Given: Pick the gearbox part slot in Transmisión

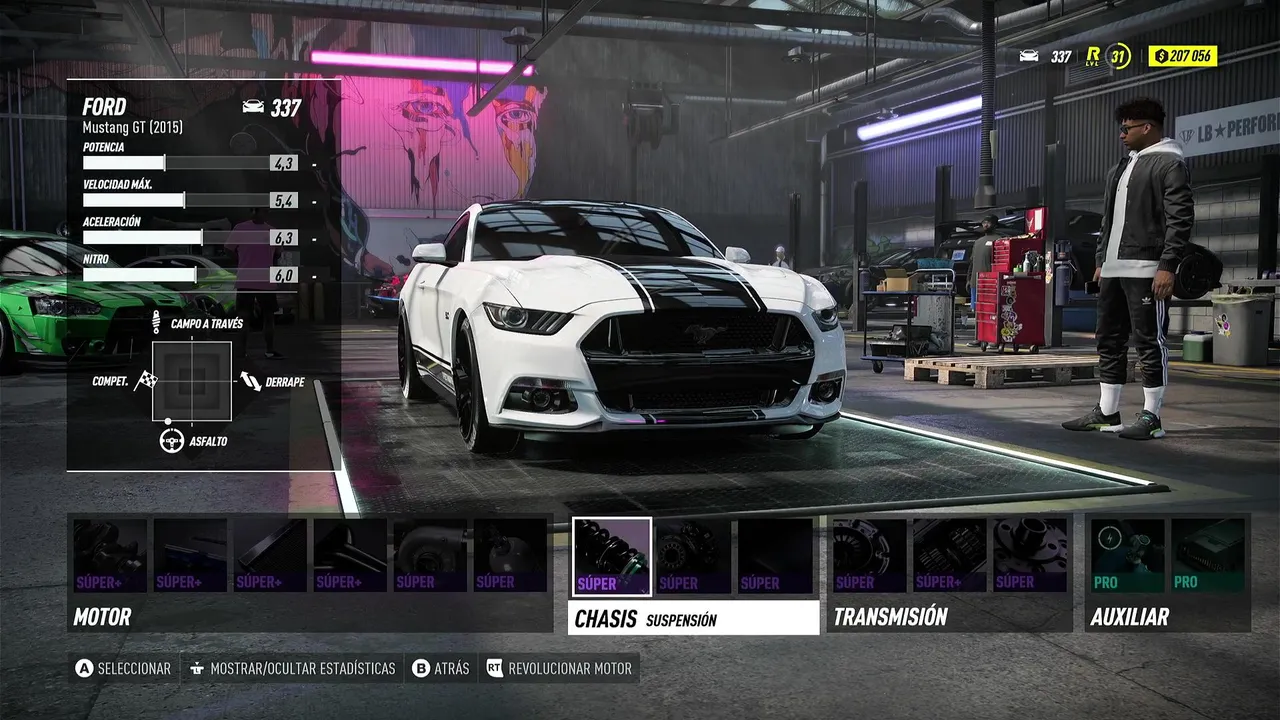Looking at the screenshot, I should (949, 556).
